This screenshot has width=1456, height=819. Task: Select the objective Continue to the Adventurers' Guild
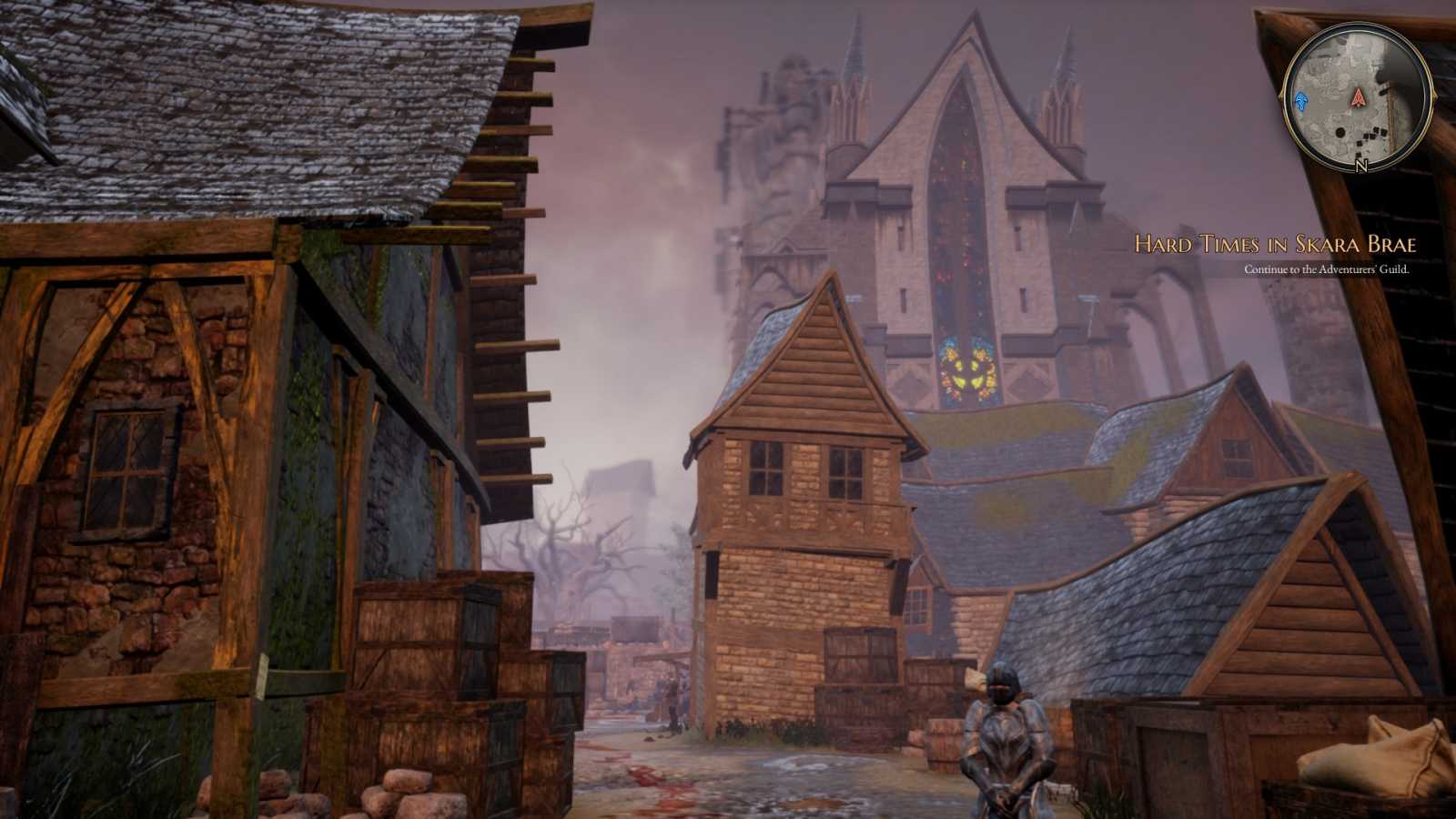pyautogui.click(x=1325, y=269)
